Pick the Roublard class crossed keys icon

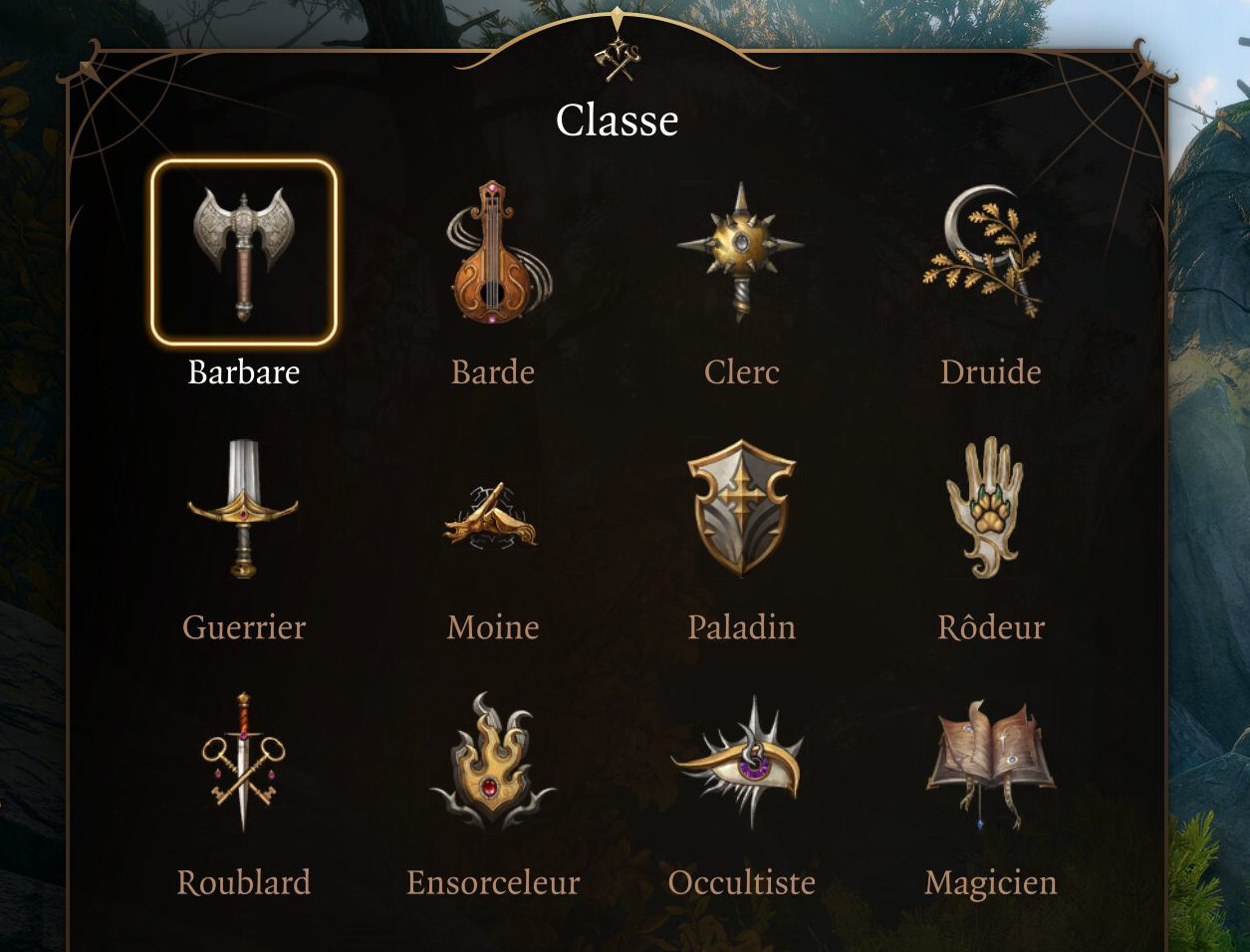243,762
